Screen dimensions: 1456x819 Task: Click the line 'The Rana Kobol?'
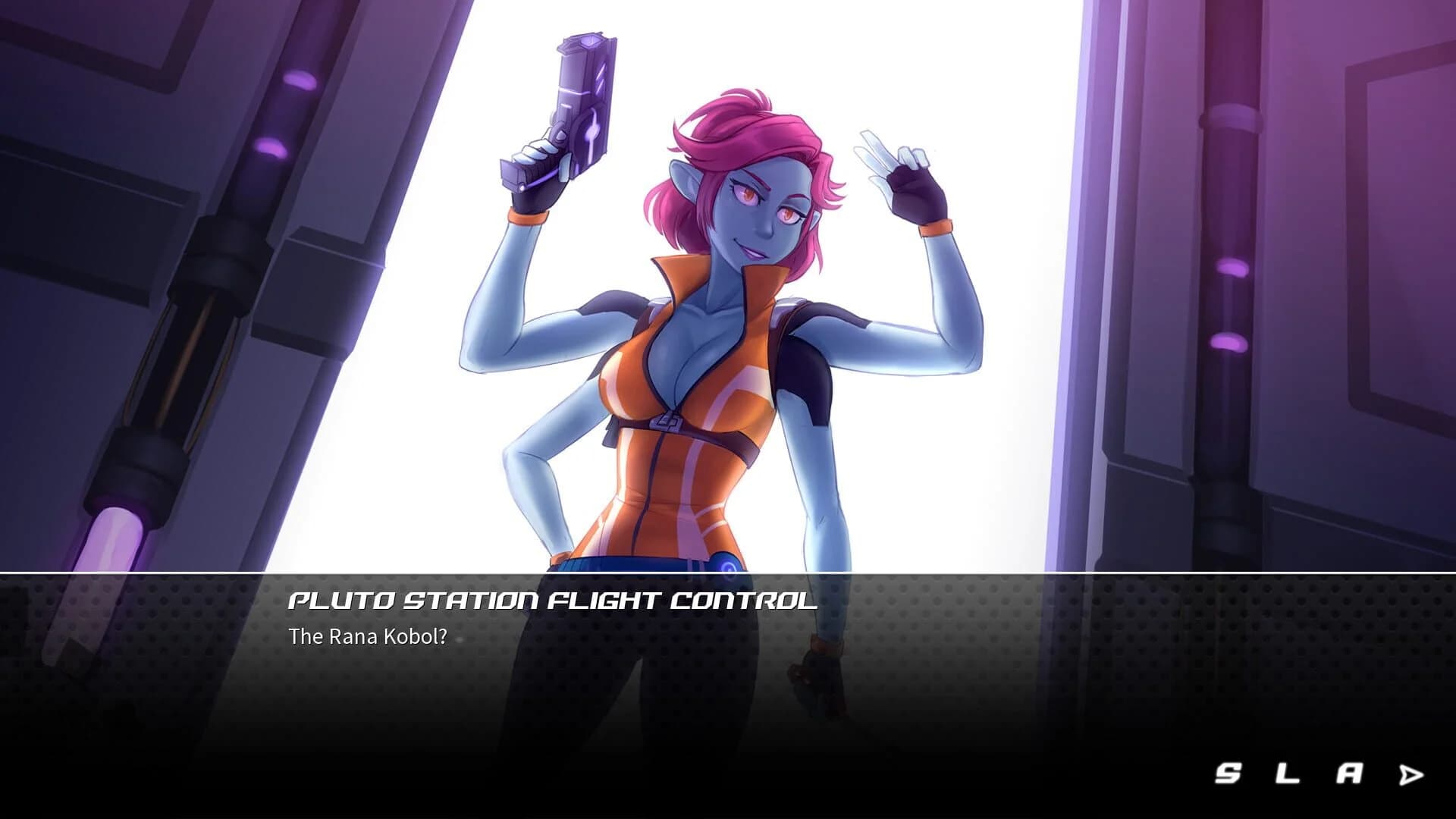tap(369, 638)
